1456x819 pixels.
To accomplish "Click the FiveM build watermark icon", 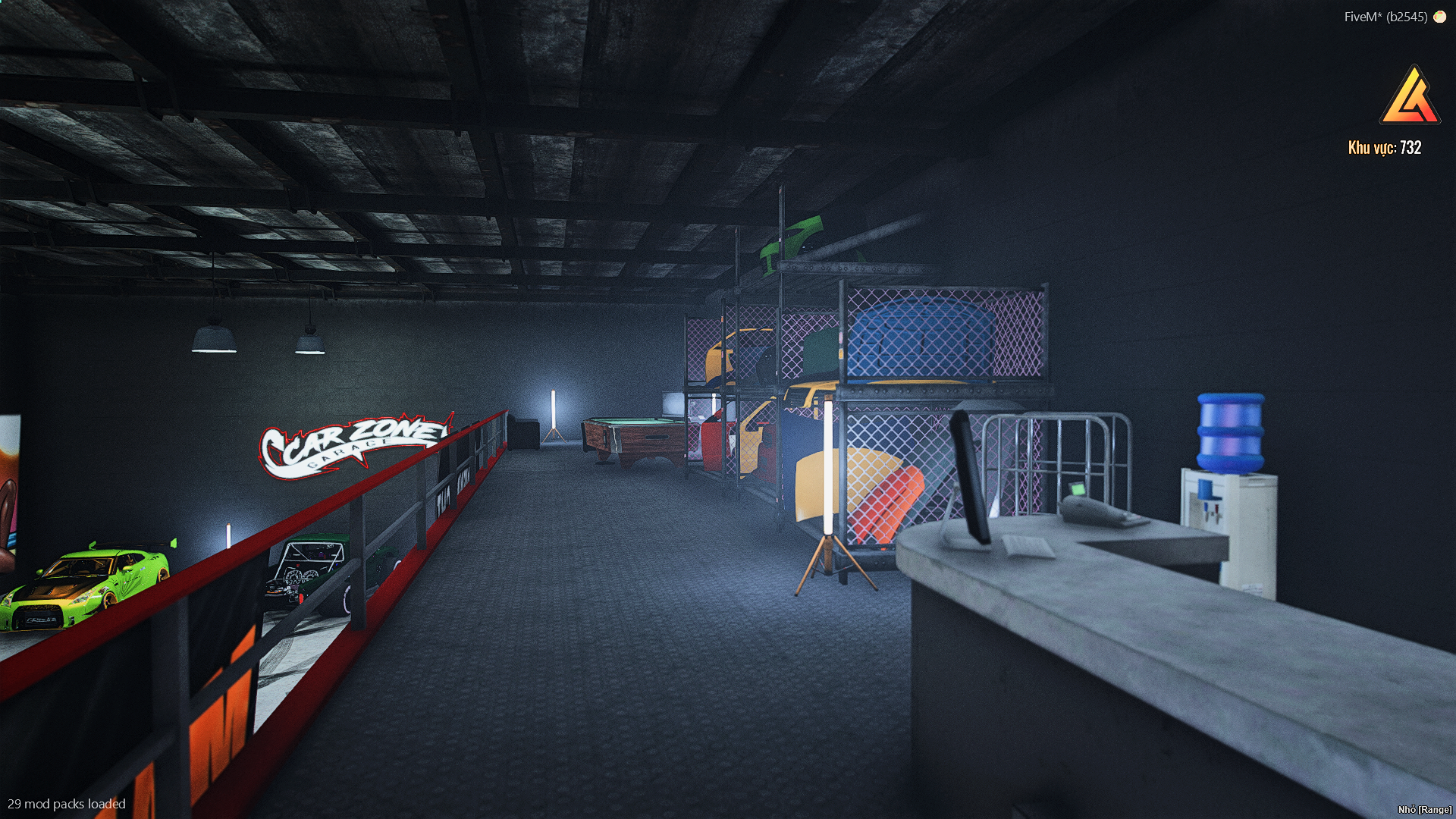I will [1439, 17].
